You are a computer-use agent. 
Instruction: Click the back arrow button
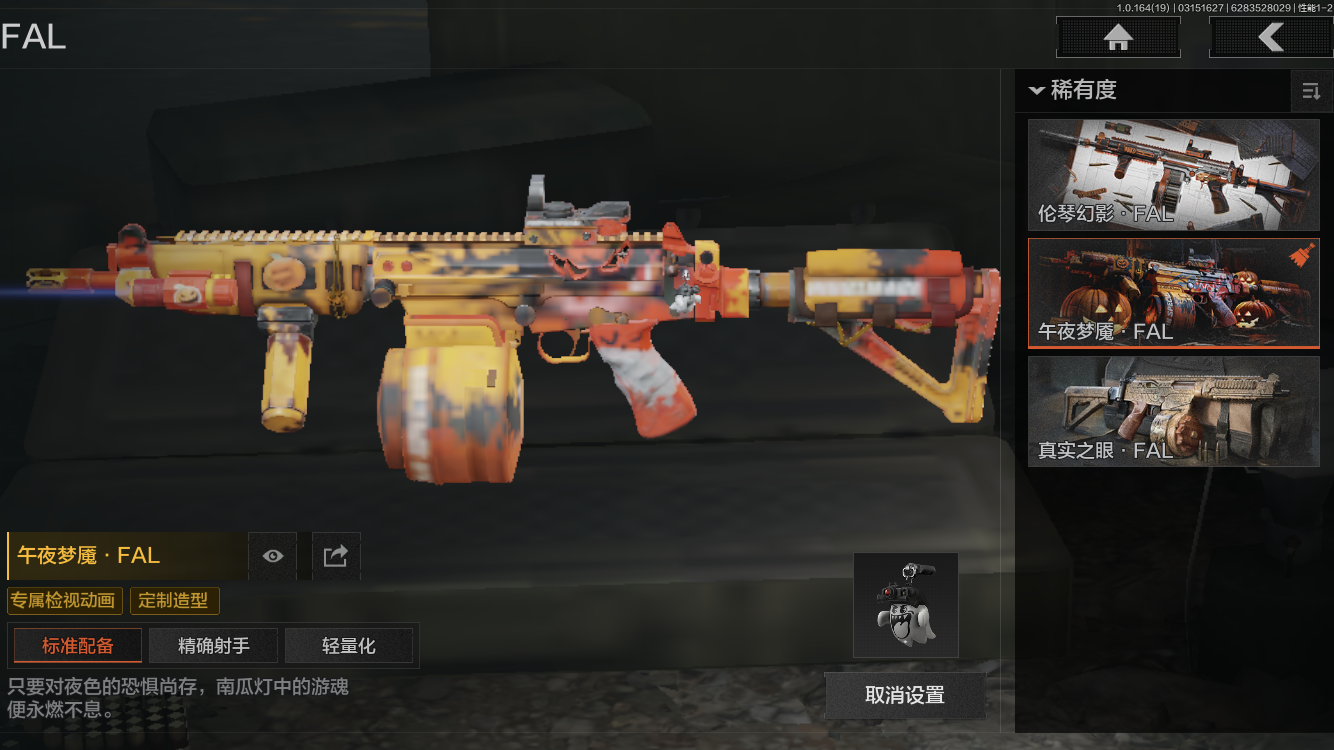point(1270,38)
